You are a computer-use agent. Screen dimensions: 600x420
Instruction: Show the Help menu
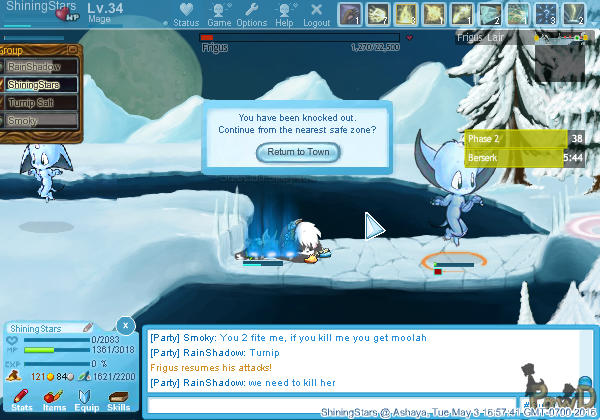(284, 14)
